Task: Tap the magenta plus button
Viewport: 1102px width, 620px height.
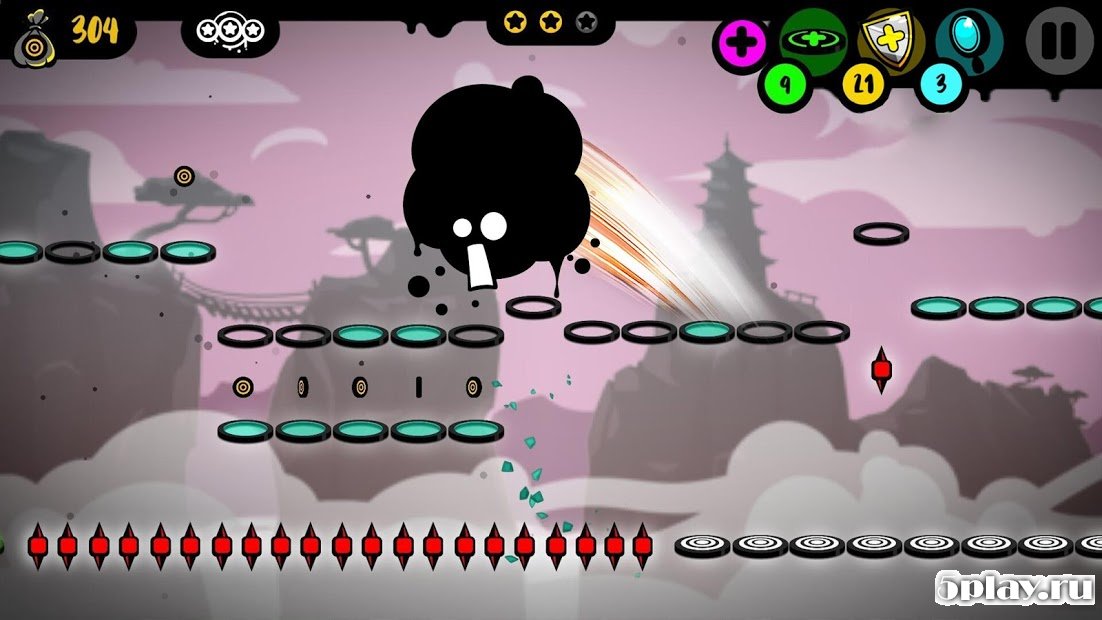Action: pyautogui.click(x=741, y=43)
